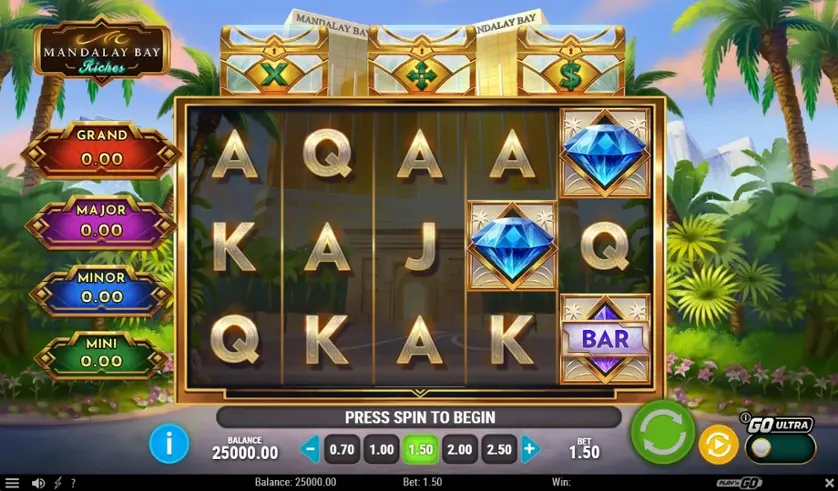Set the bet to 2.00
The width and height of the screenshot is (838, 491).
(x=459, y=449)
